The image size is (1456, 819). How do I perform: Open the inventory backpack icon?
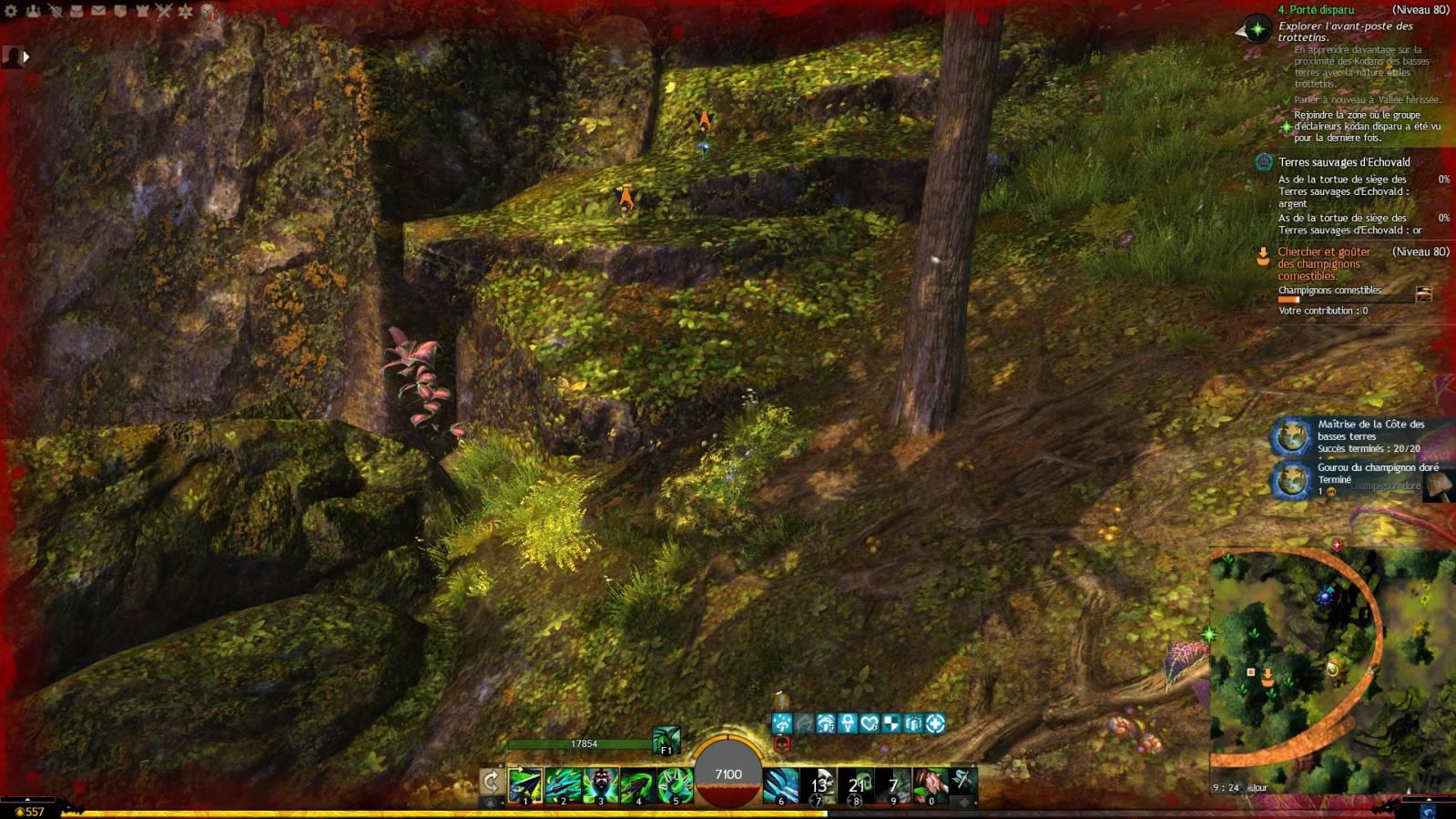(x=77, y=11)
